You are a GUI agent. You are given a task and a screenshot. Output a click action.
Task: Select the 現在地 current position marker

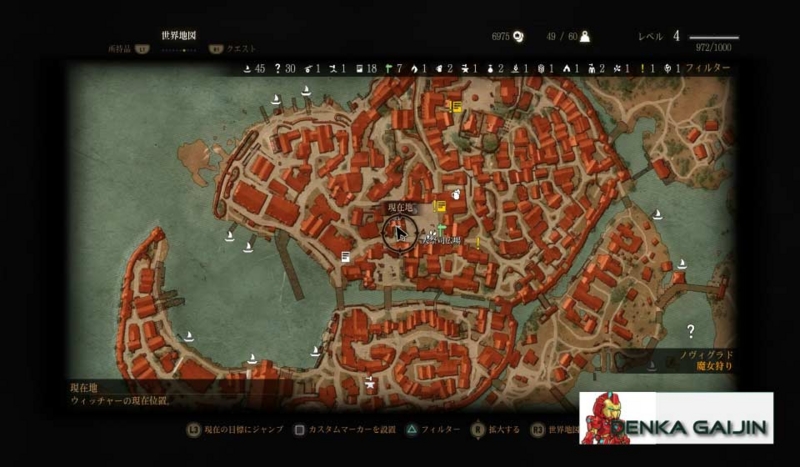click(x=398, y=234)
